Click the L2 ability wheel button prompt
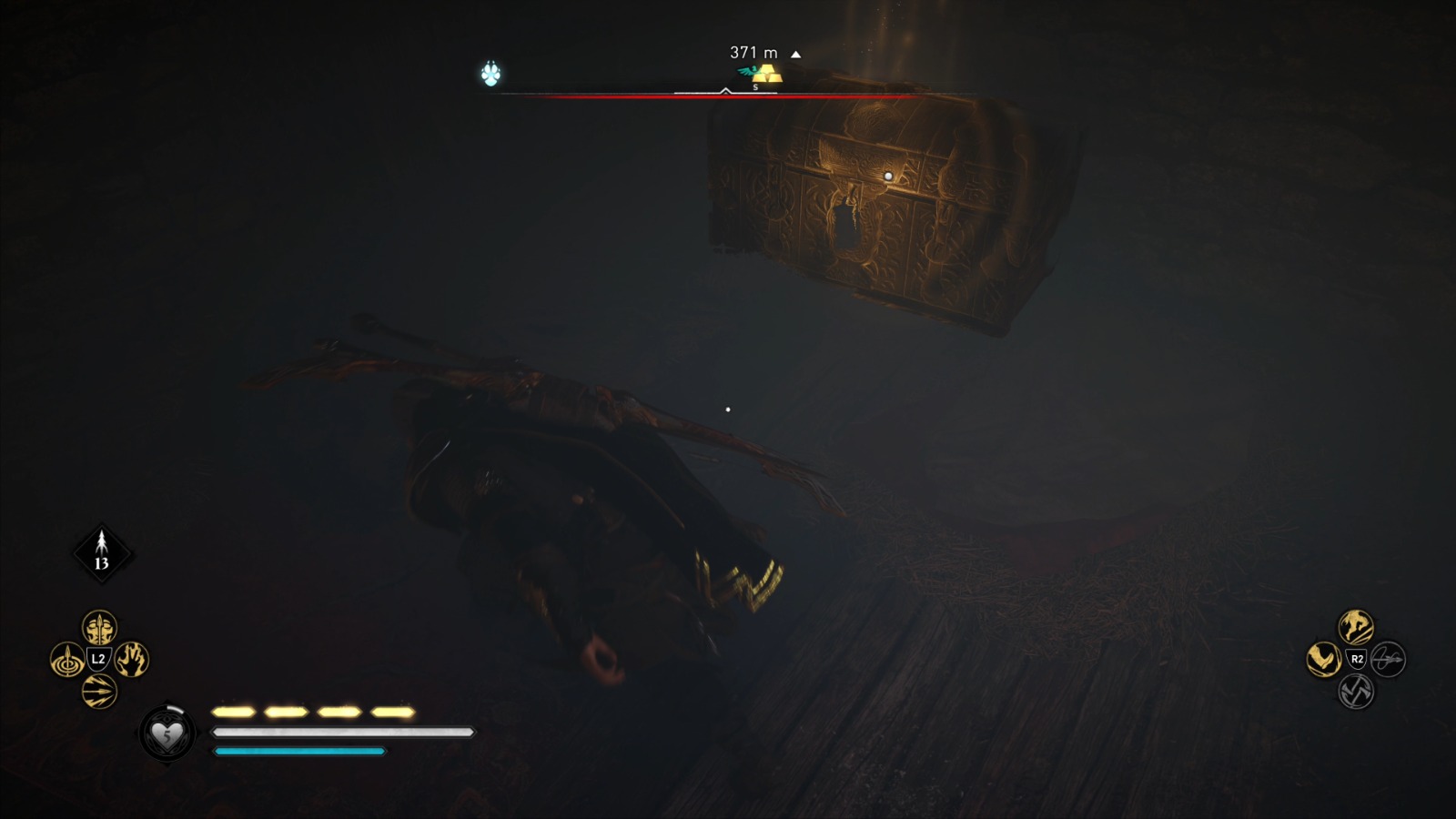Screen dimensions: 1456x819 [98, 658]
